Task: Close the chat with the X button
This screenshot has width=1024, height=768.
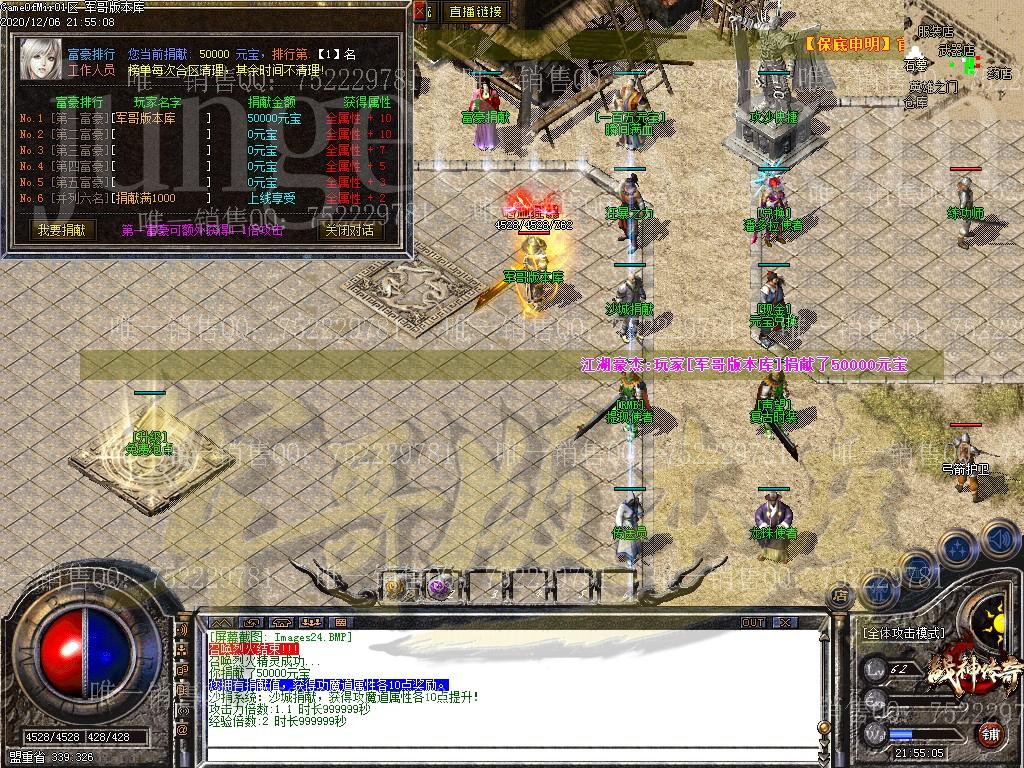Action: tap(787, 622)
